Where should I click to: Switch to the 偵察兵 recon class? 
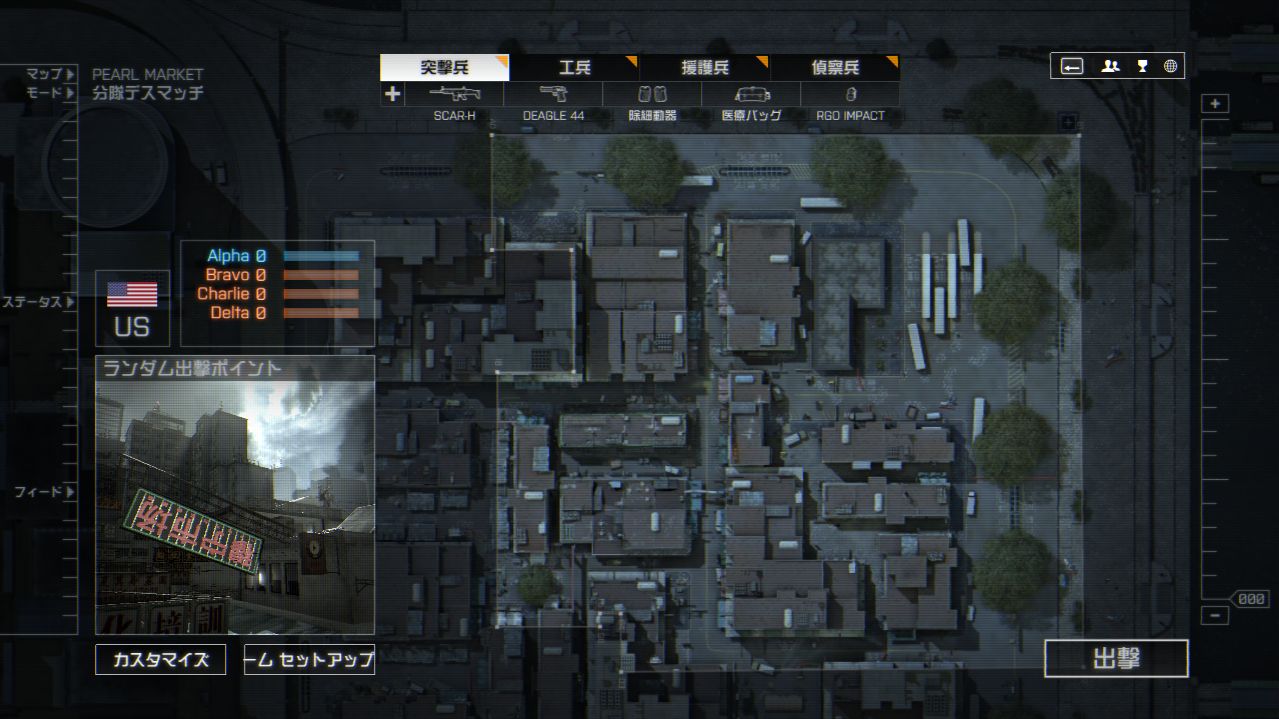(834, 68)
